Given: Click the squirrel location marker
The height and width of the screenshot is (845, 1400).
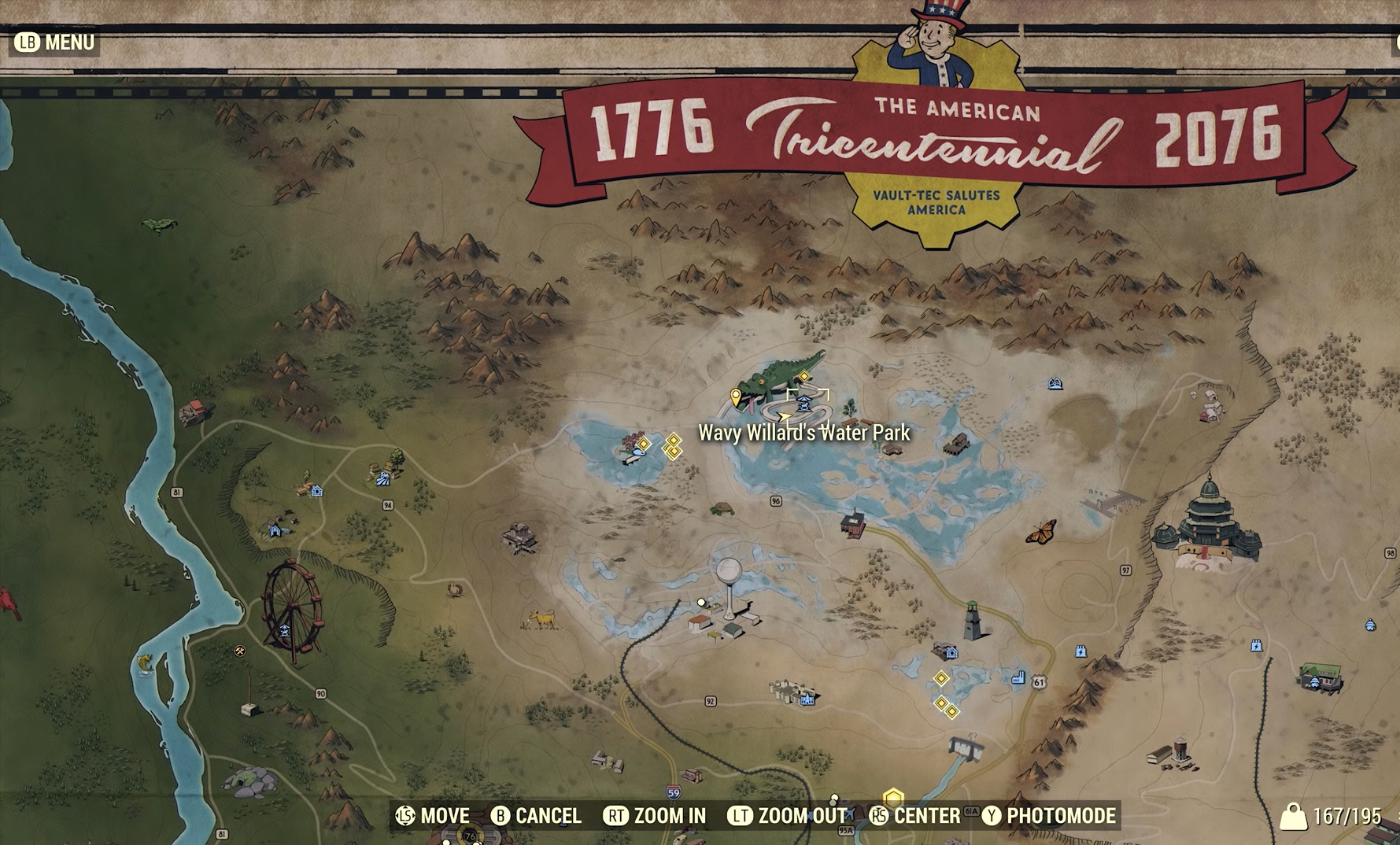Looking at the screenshot, I should [x=456, y=588].
